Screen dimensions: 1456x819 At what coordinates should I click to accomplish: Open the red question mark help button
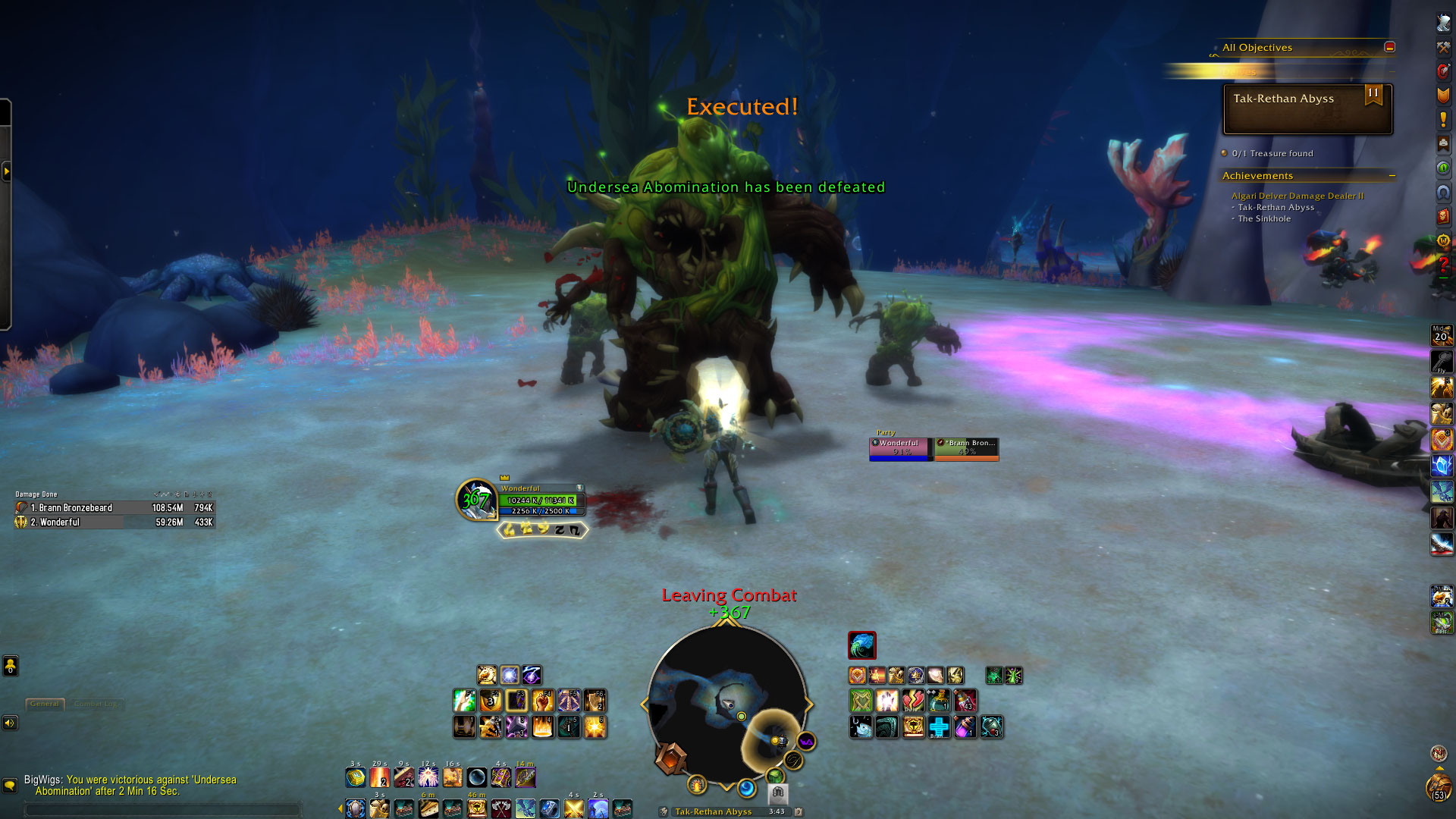[x=1442, y=265]
